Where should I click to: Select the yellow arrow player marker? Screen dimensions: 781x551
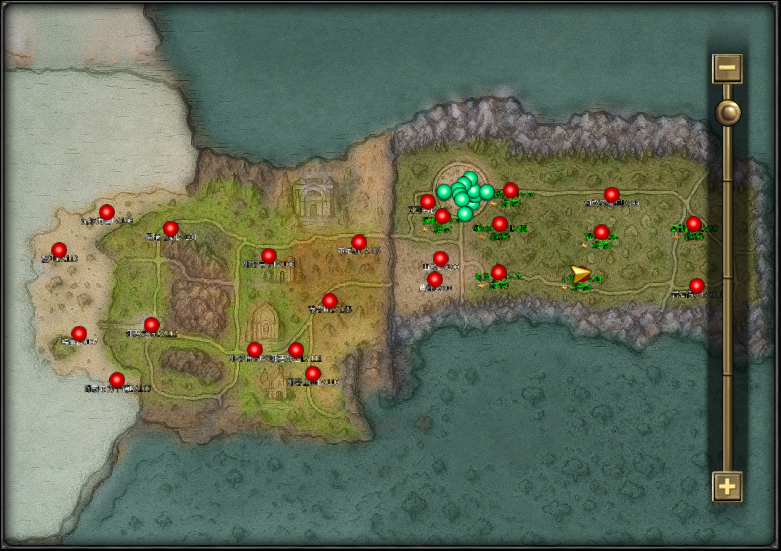[580, 274]
